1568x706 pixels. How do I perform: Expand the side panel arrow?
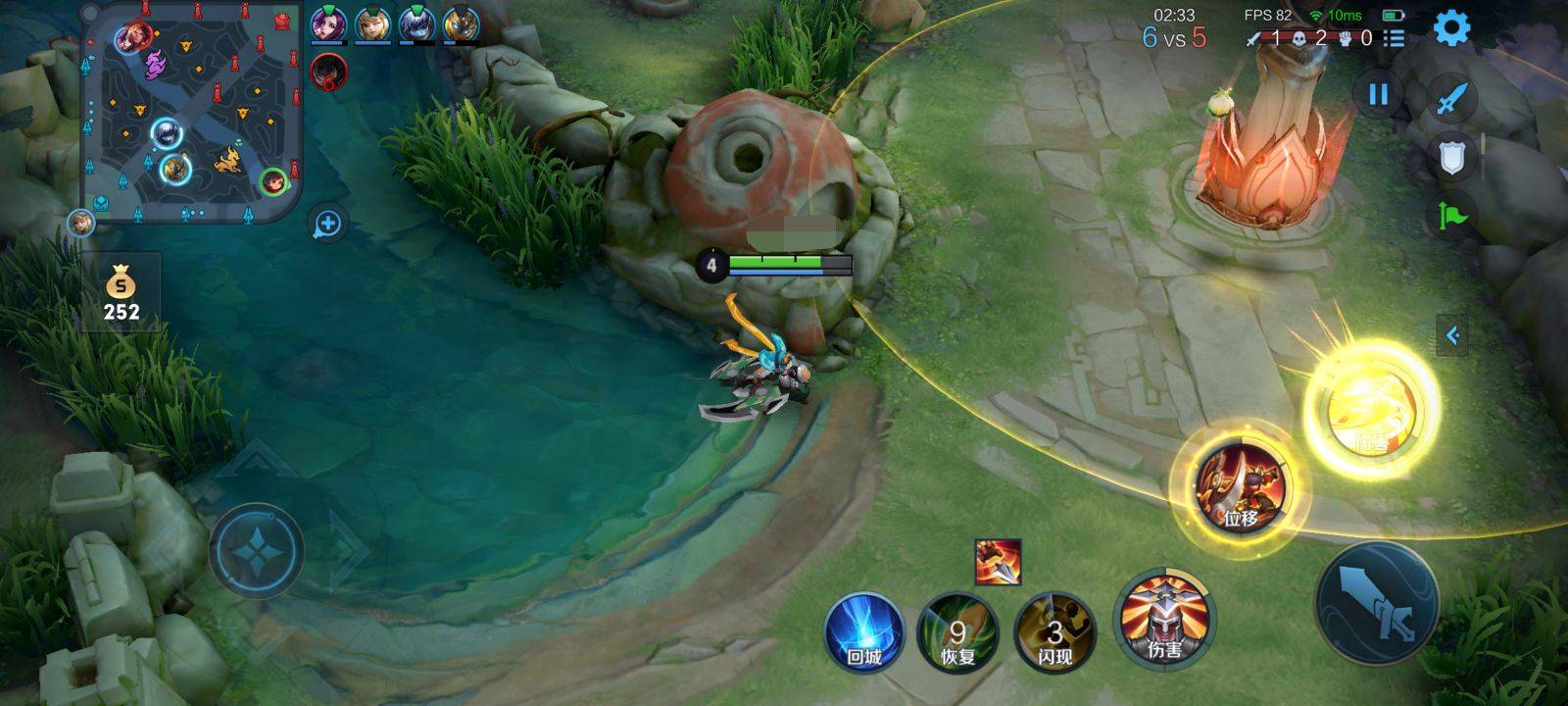1452,336
